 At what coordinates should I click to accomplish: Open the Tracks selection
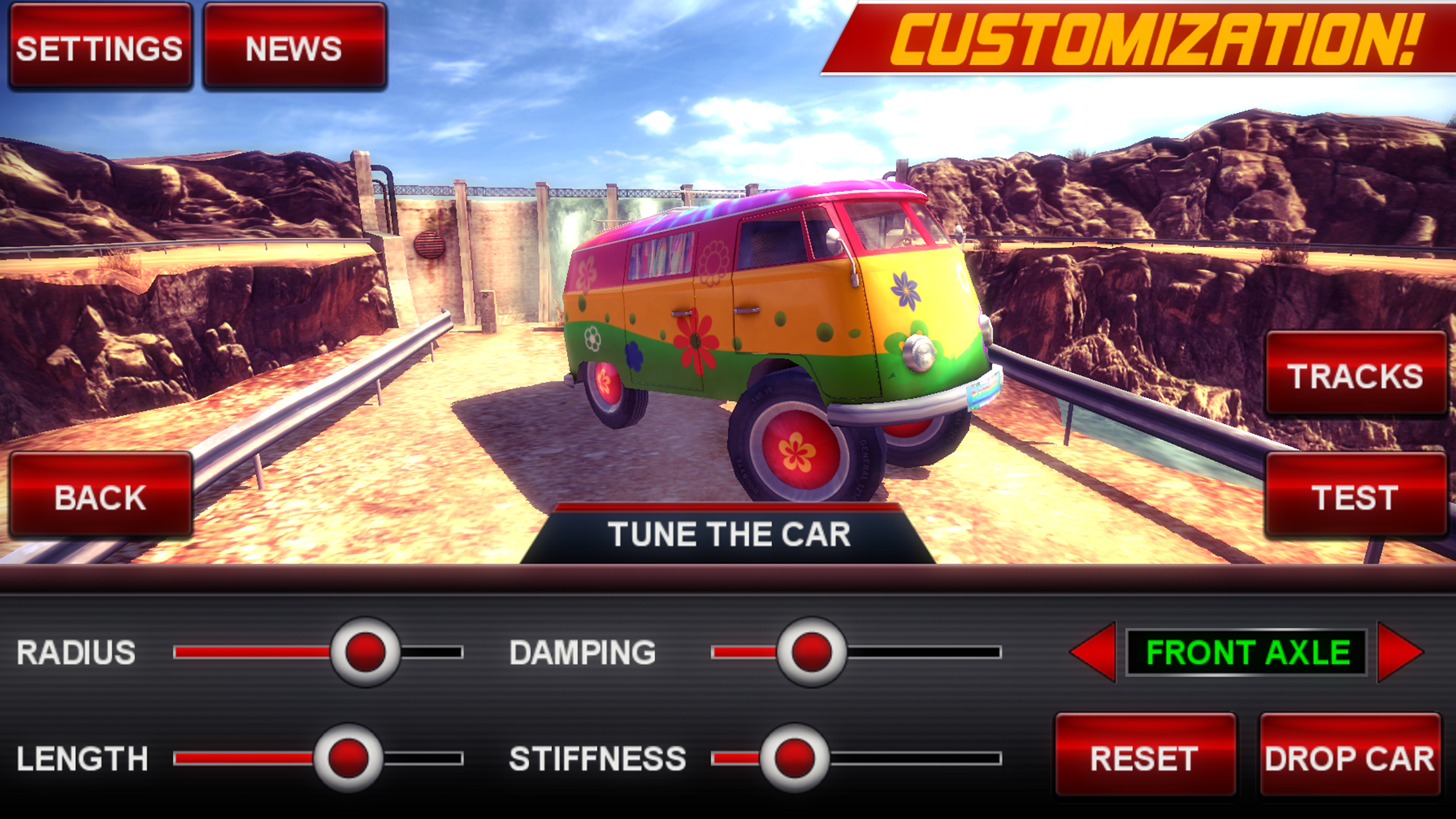pos(1355,375)
